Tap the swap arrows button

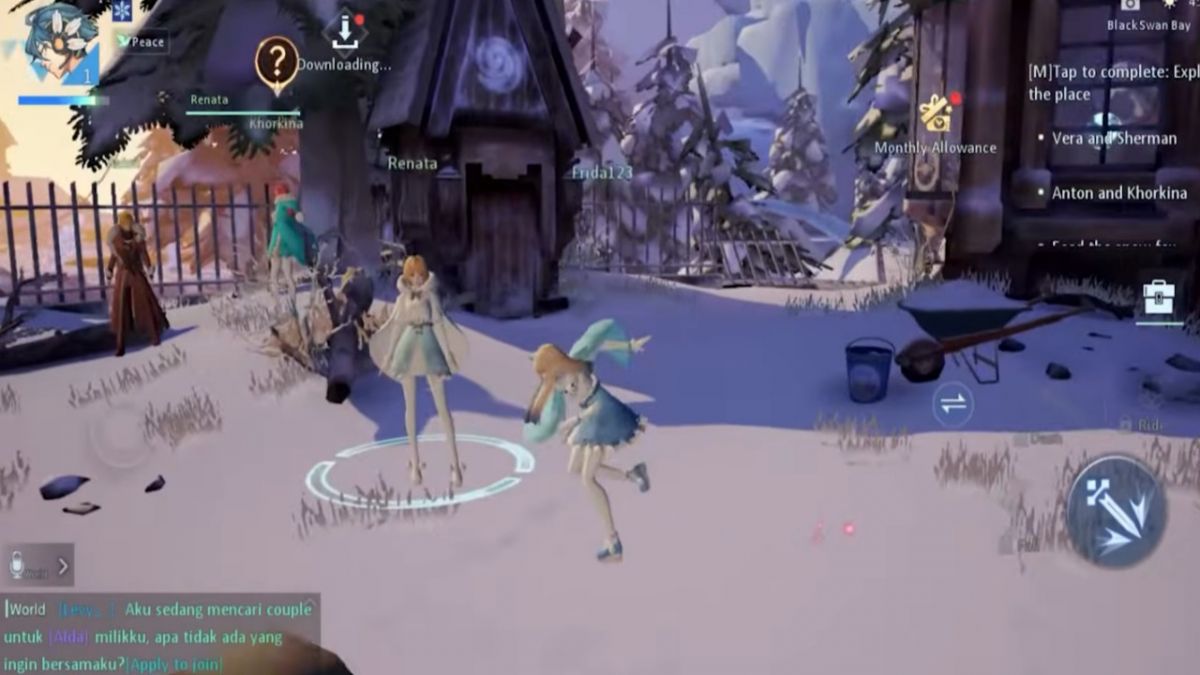[953, 403]
